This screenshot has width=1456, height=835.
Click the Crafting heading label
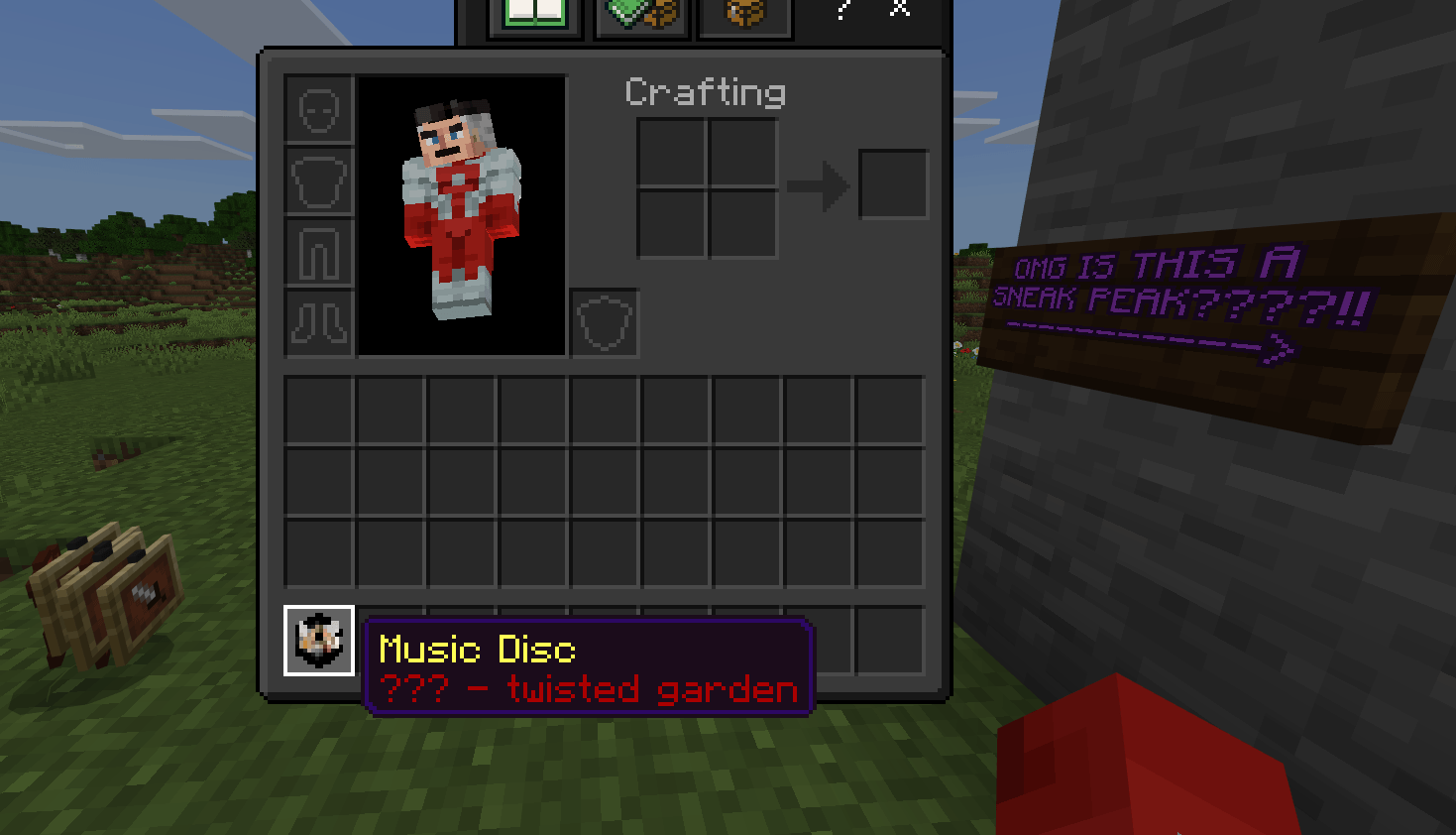(x=705, y=92)
